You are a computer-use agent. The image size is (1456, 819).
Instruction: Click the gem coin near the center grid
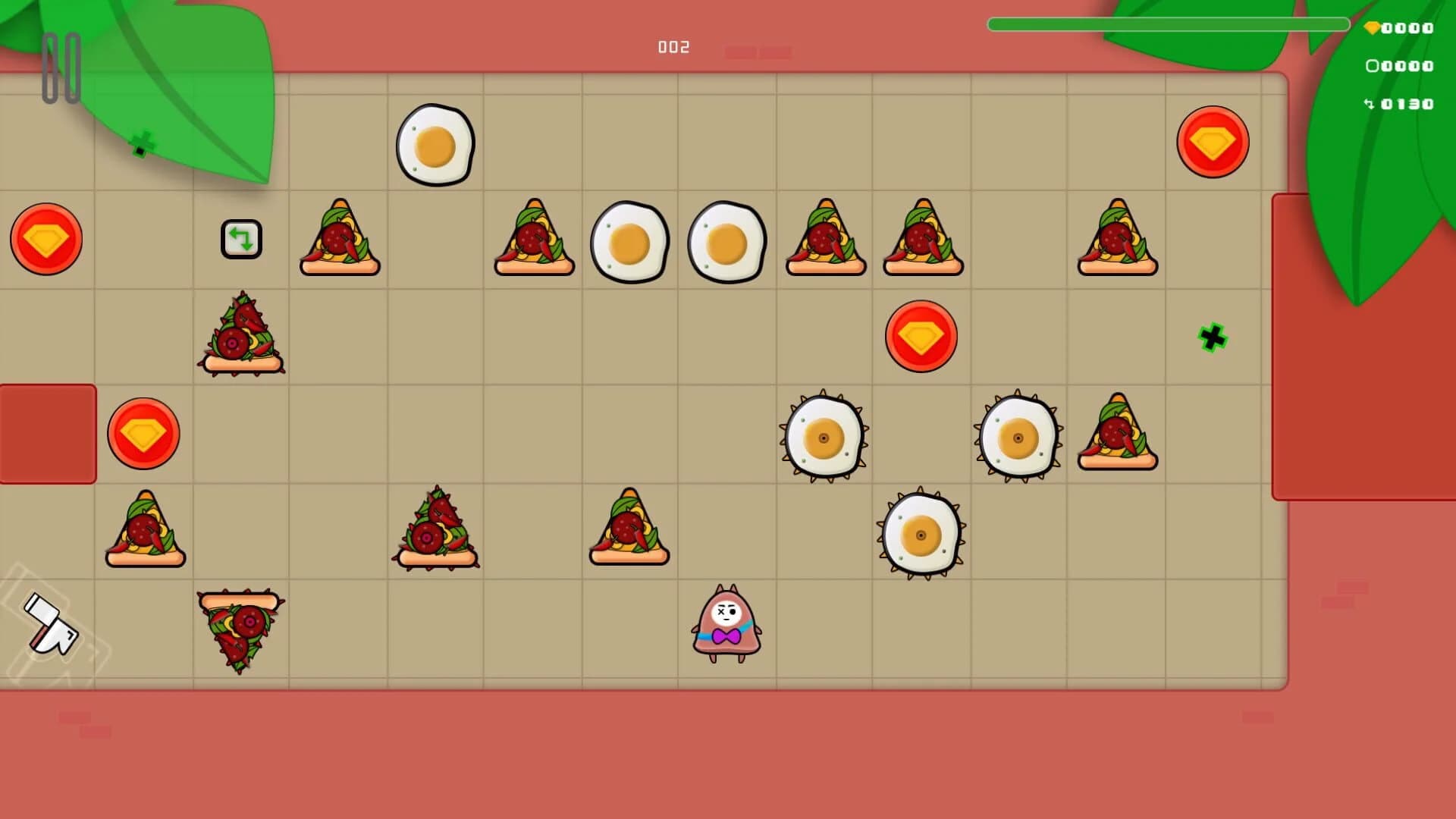tap(920, 336)
